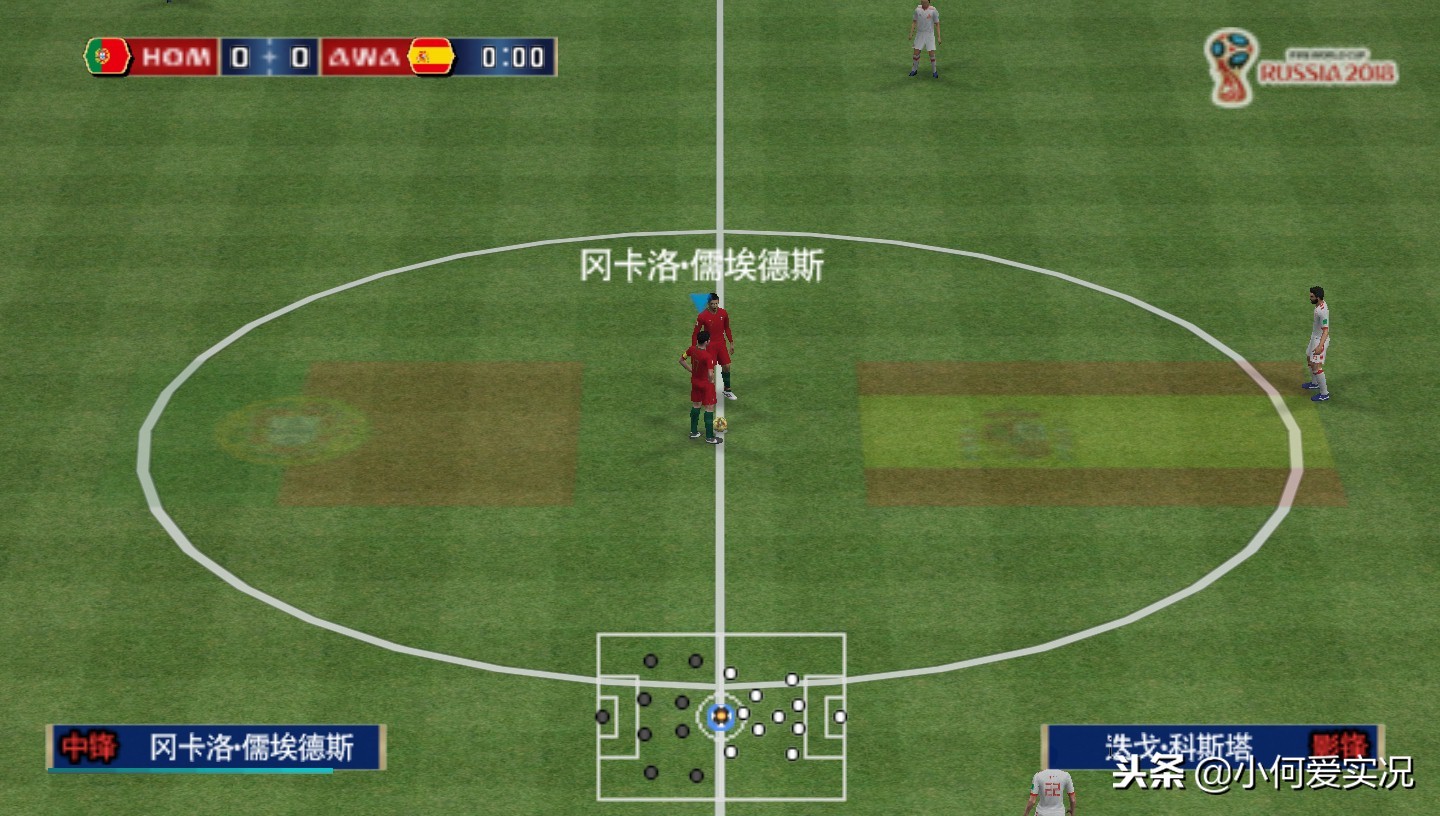Click the home score digit showing 0

click(x=239, y=57)
